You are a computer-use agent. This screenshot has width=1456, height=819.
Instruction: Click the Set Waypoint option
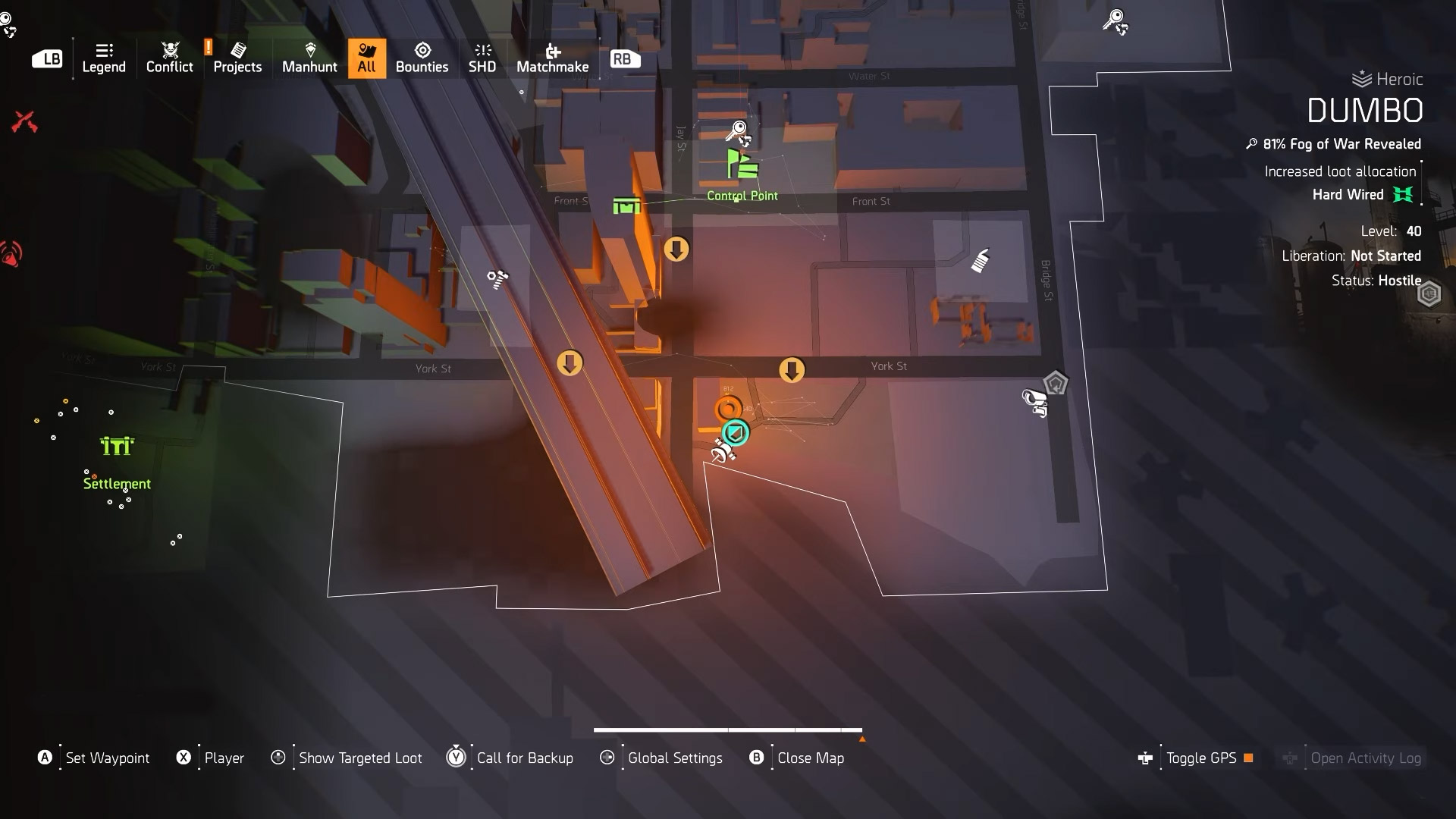pos(107,758)
